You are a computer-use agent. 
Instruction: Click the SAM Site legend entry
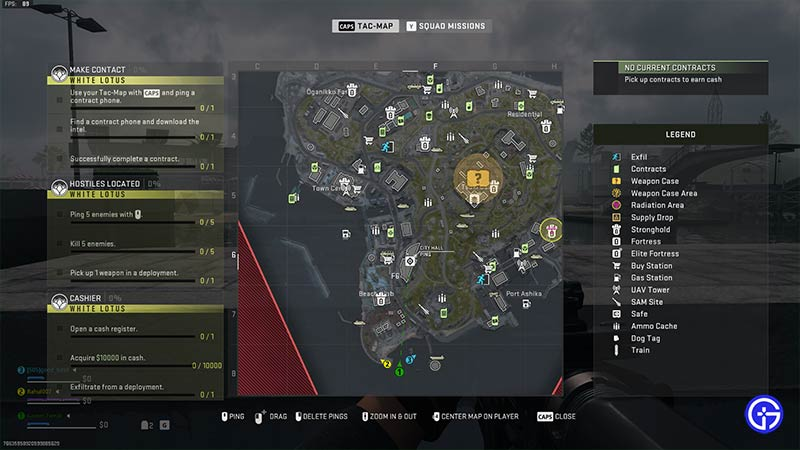point(646,301)
